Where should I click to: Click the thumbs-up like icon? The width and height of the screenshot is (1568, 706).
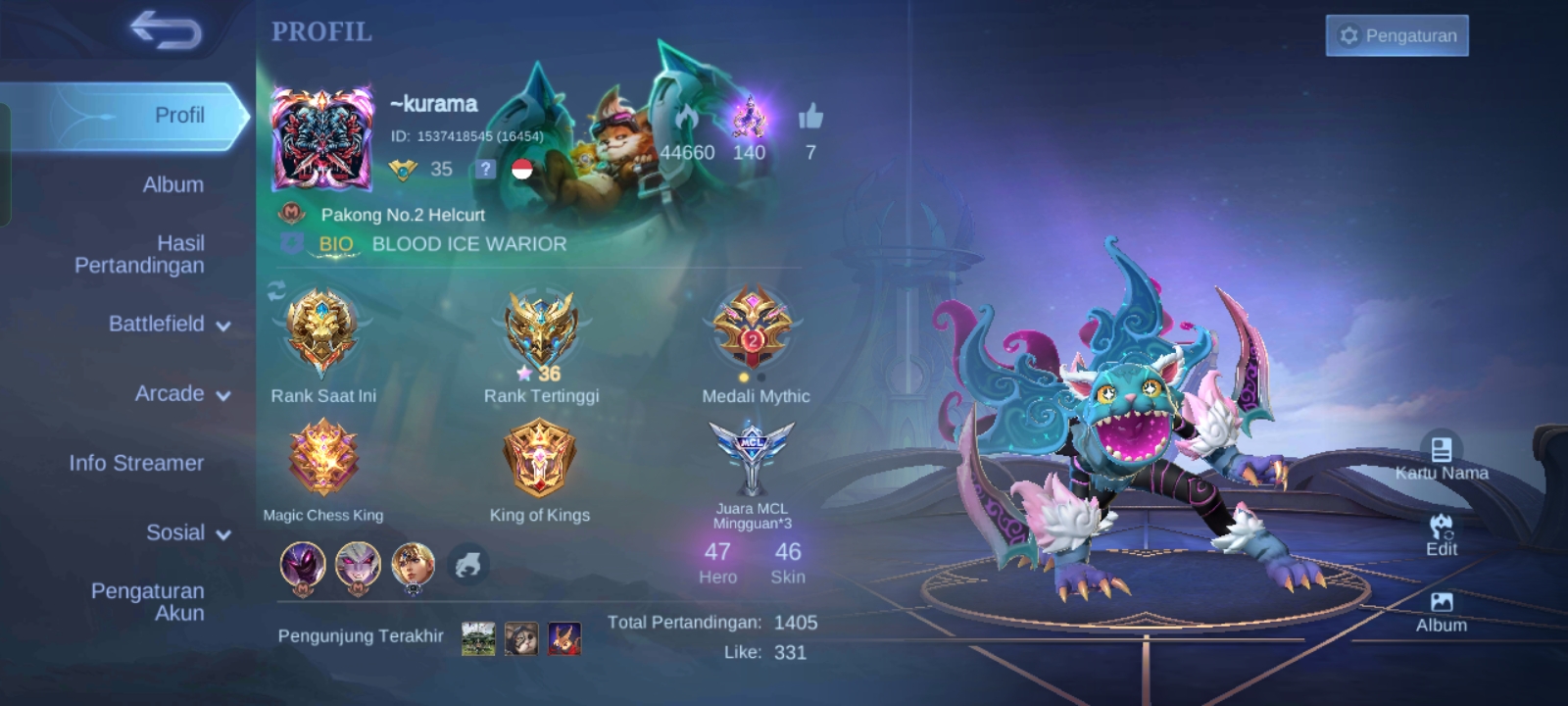811,118
